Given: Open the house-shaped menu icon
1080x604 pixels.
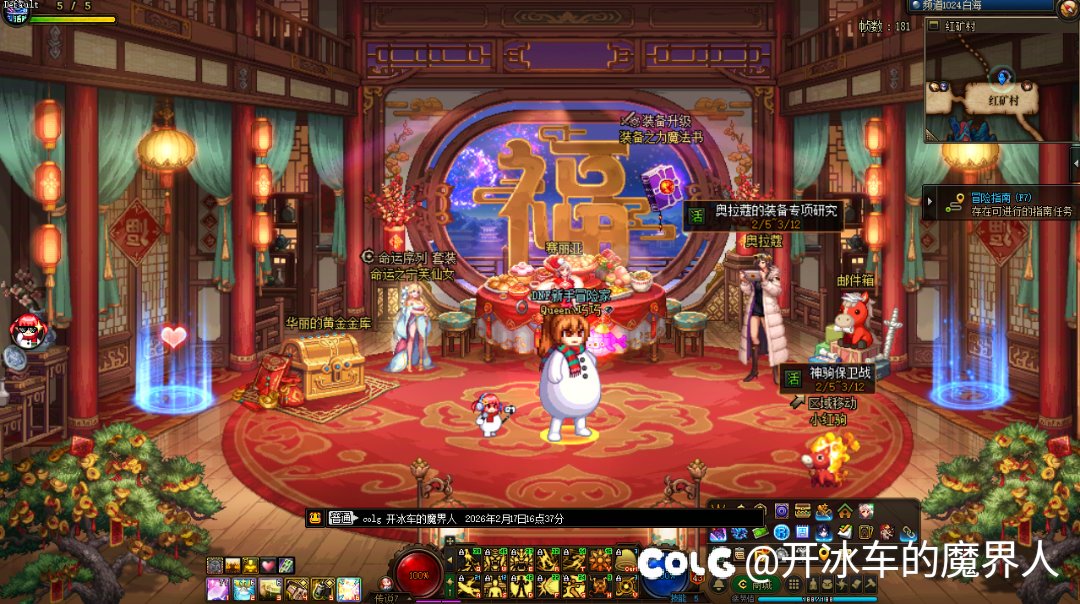Looking at the screenshot, I should click(845, 511).
